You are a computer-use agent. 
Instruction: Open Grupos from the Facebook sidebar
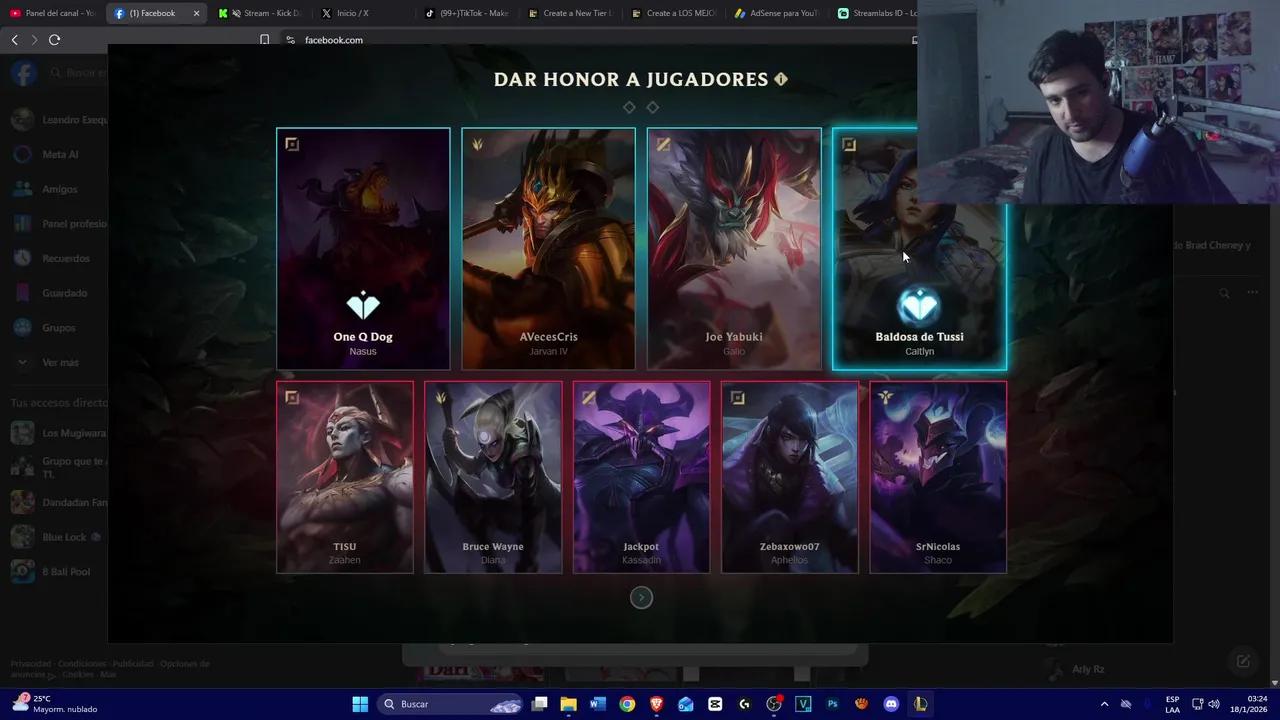[58, 327]
